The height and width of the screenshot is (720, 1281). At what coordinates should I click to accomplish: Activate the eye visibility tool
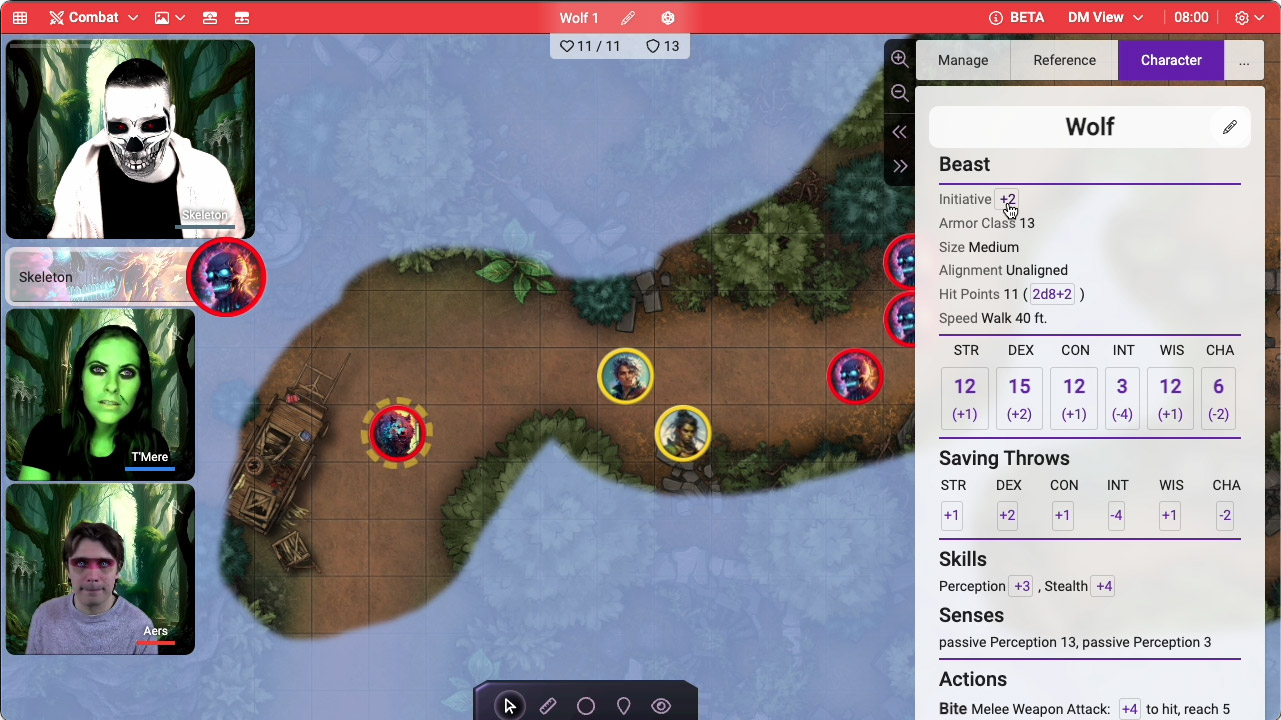[661, 706]
